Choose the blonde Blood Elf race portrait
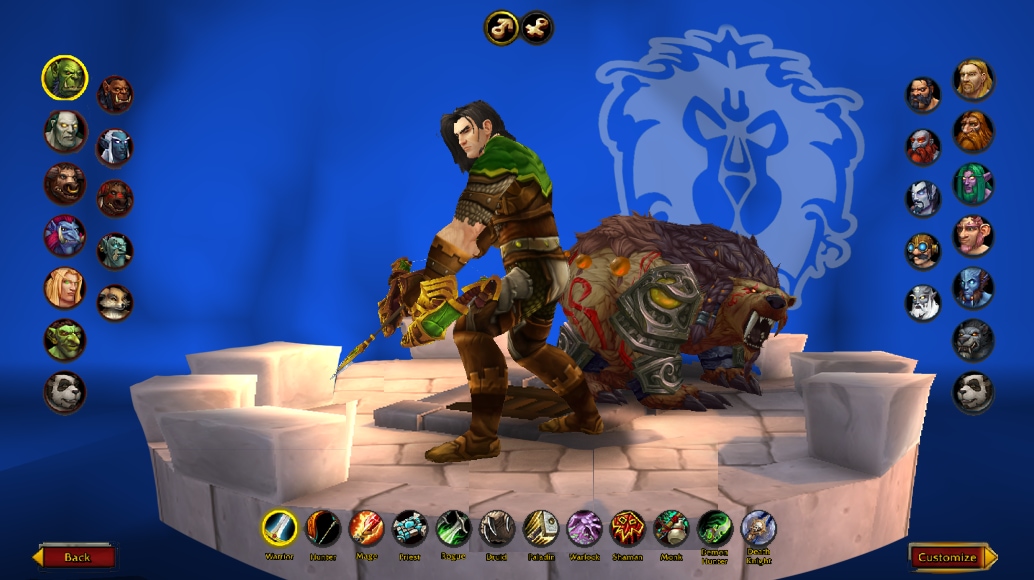 click(x=65, y=288)
